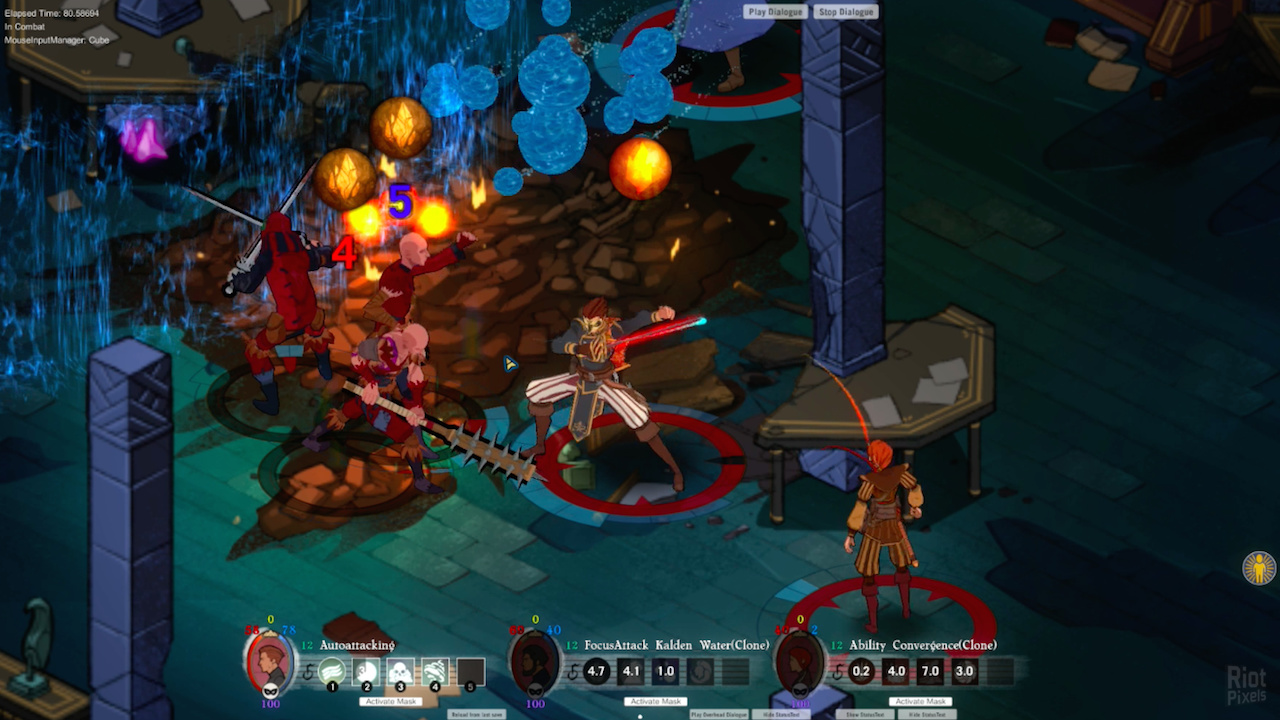Viewport: 1280px width, 720px height.
Task: Choose the ability showing 0.2 cooldown
Action: point(861,671)
